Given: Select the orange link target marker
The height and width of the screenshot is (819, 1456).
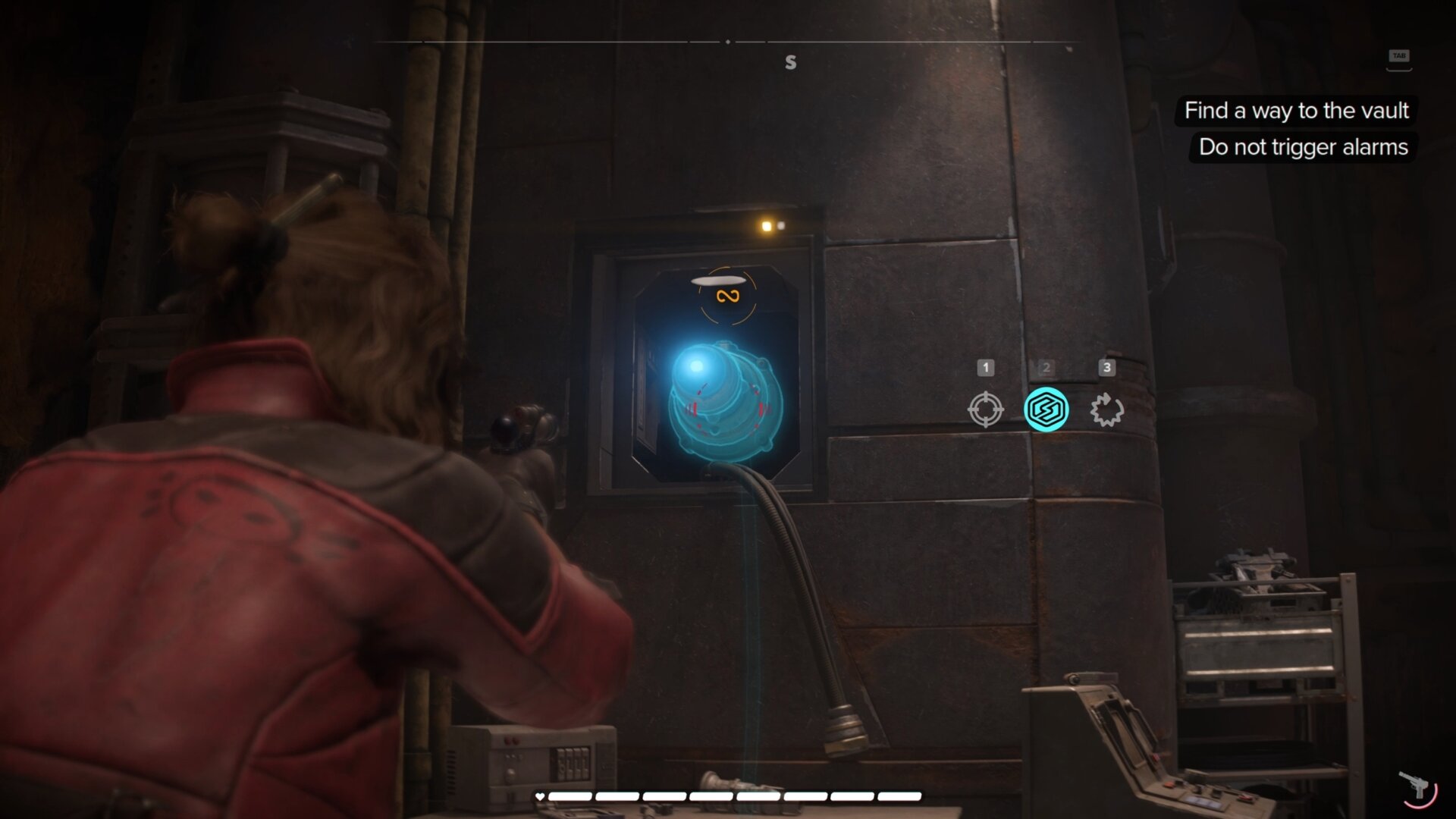Looking at the screenshot, I should coord(727,296).
